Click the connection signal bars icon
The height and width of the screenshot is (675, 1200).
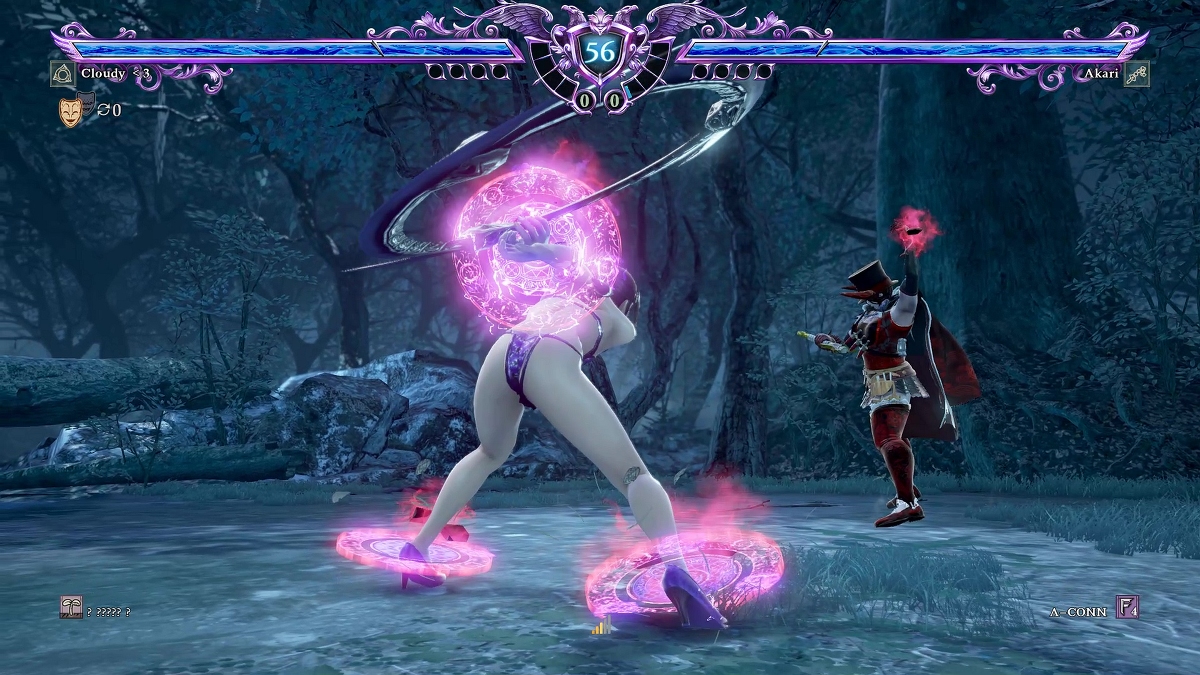[x=601, y=627]
